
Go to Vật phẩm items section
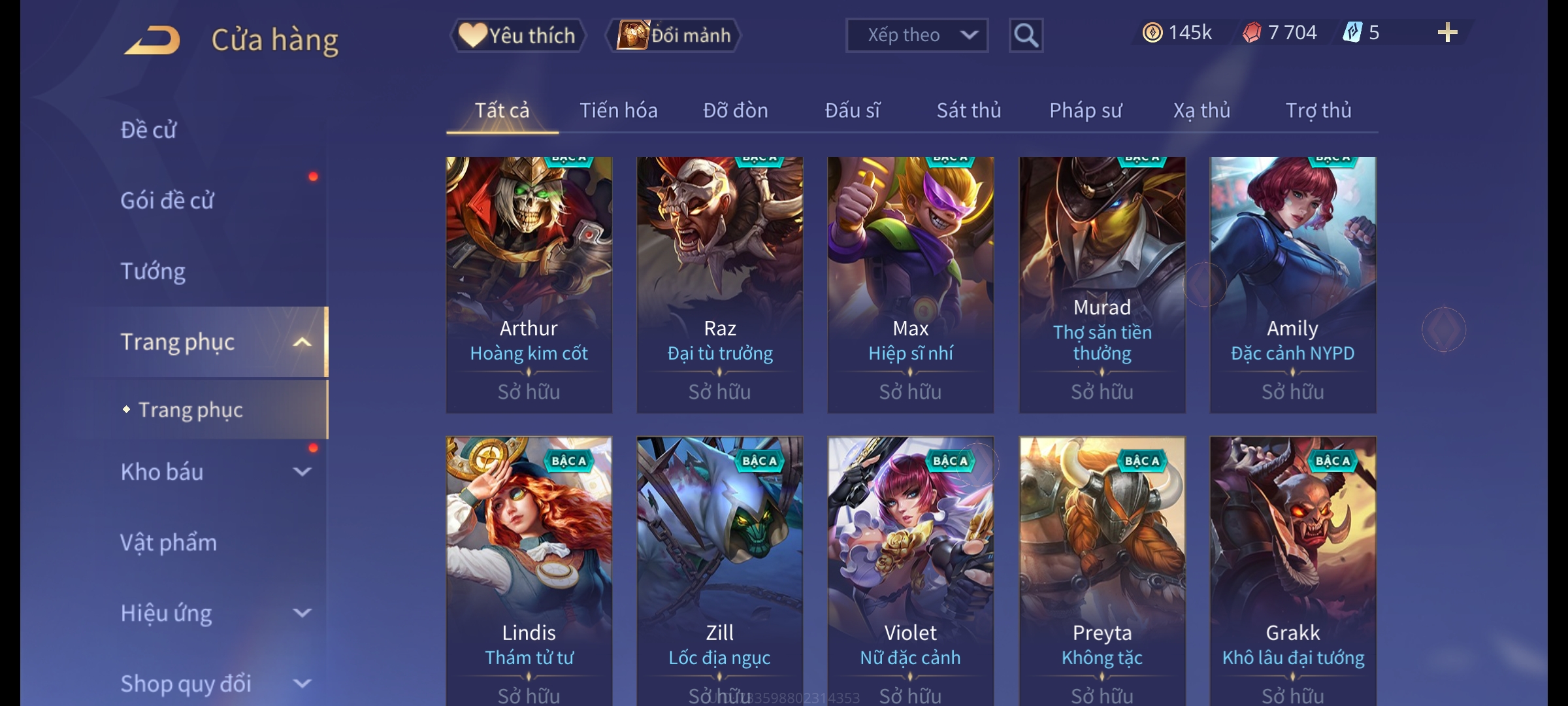[x=169, y=543]
